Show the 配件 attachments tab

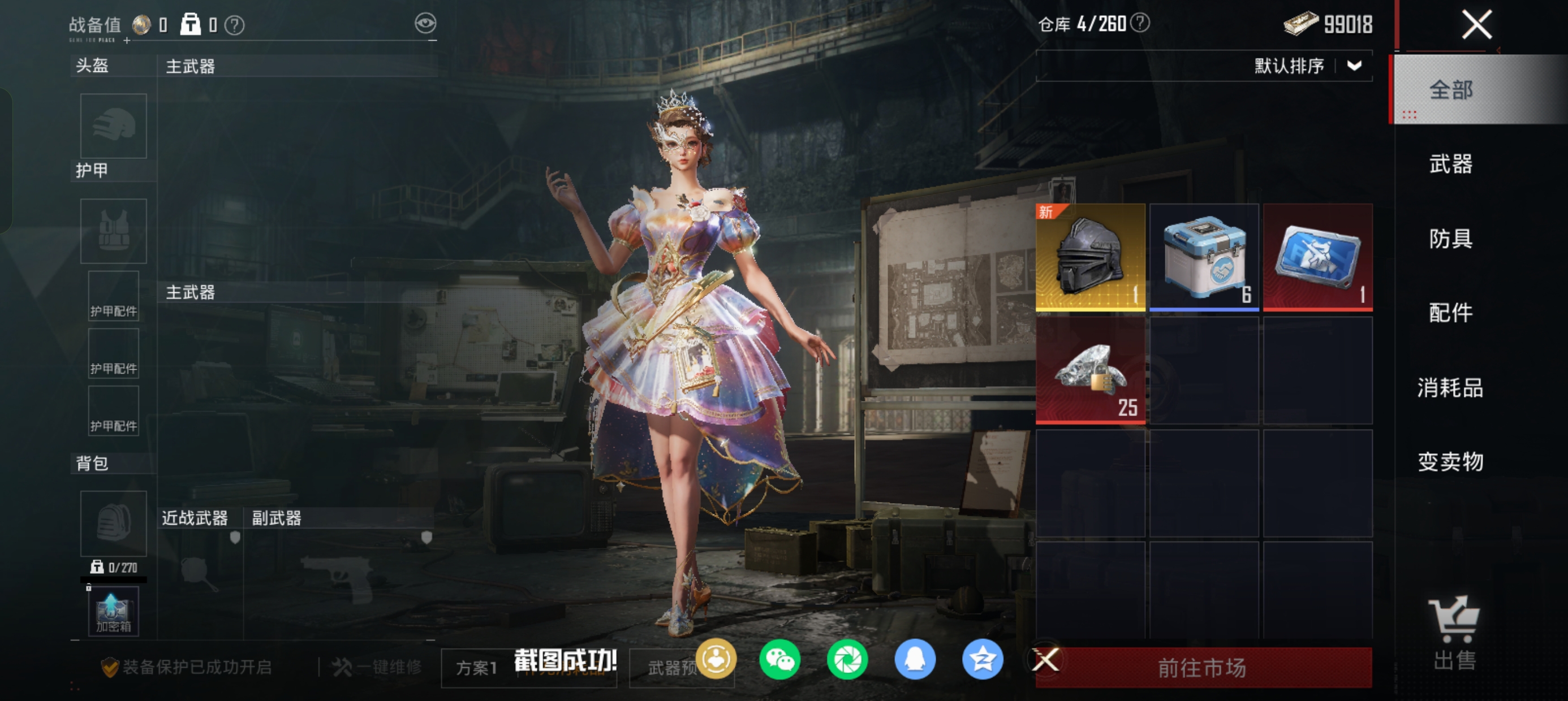click(x=1450, y=312)
